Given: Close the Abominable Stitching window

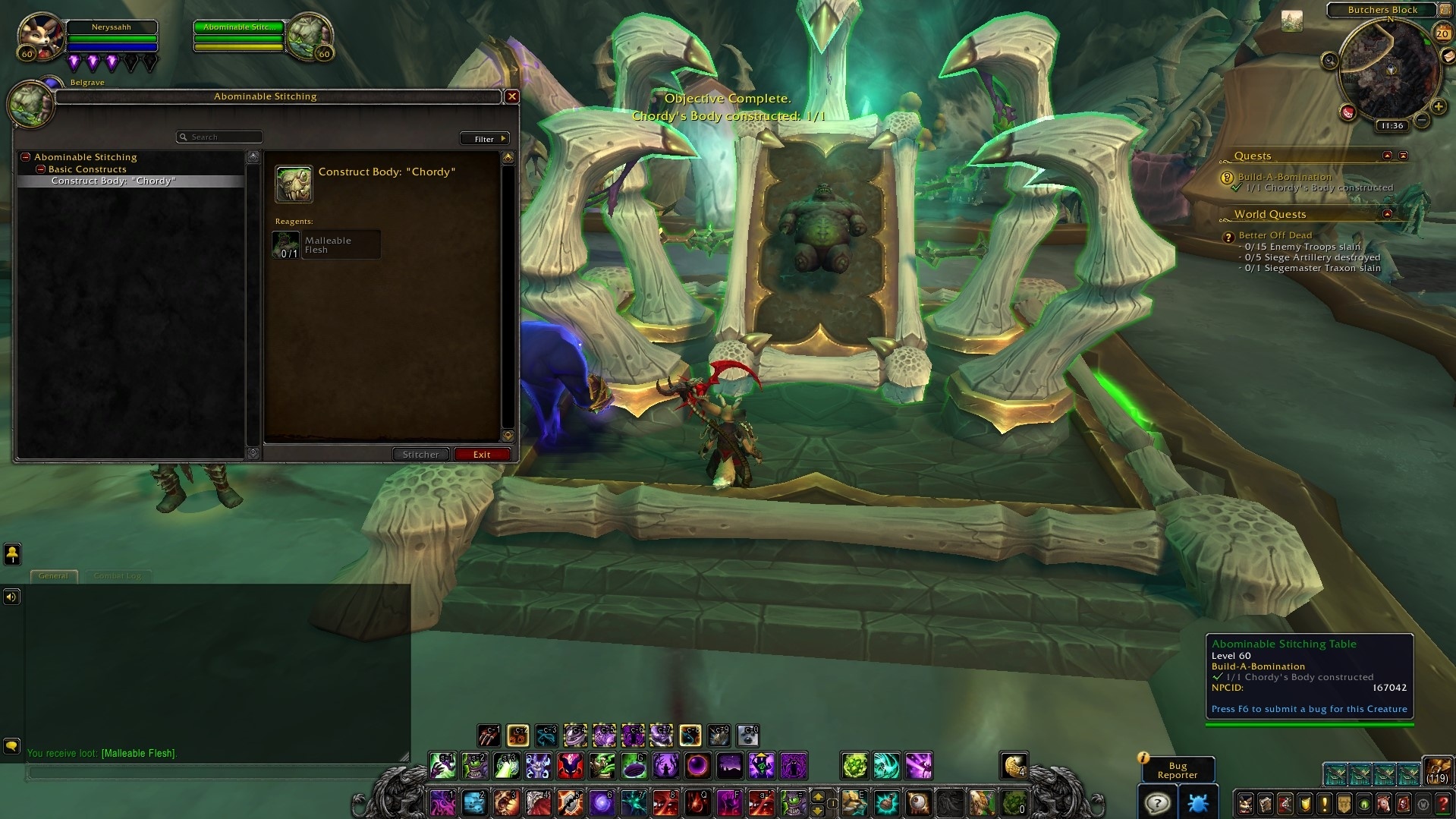Looking at the screenshot, I should coord(512,96).
